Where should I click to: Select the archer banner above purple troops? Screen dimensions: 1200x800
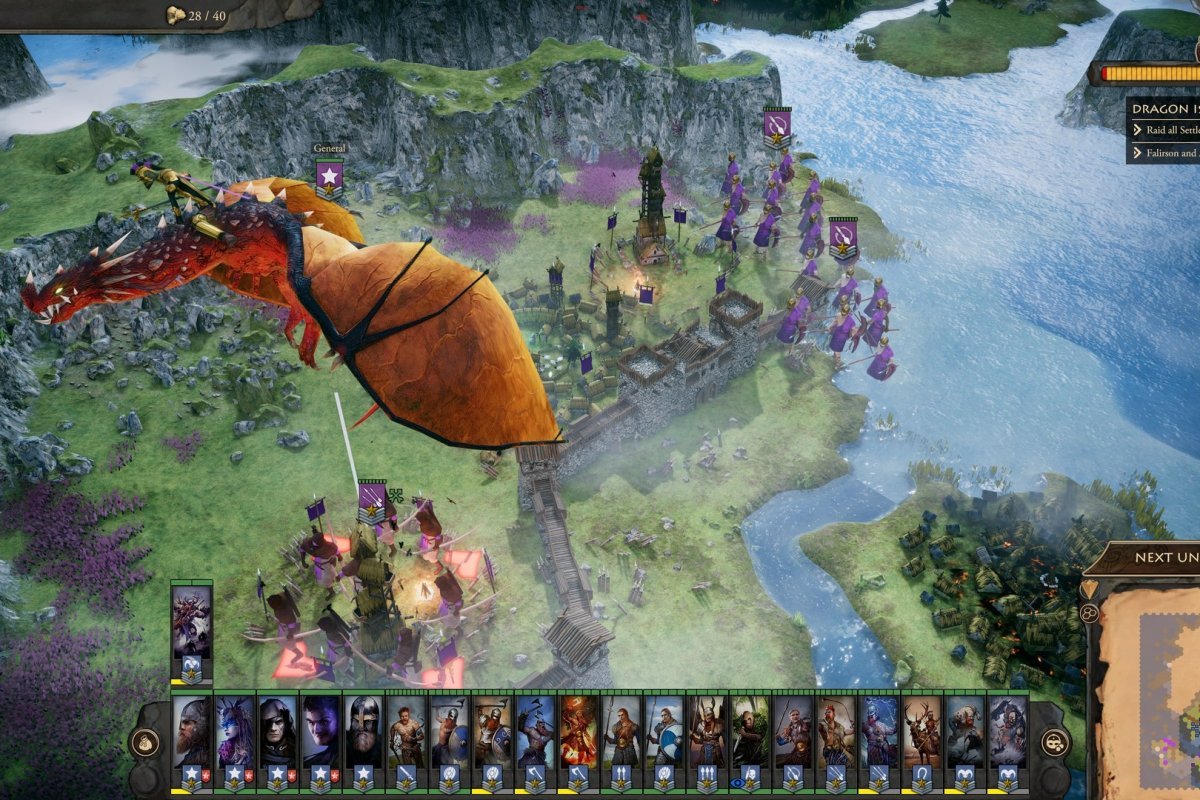pyautogui.click(x=777, y=126)
